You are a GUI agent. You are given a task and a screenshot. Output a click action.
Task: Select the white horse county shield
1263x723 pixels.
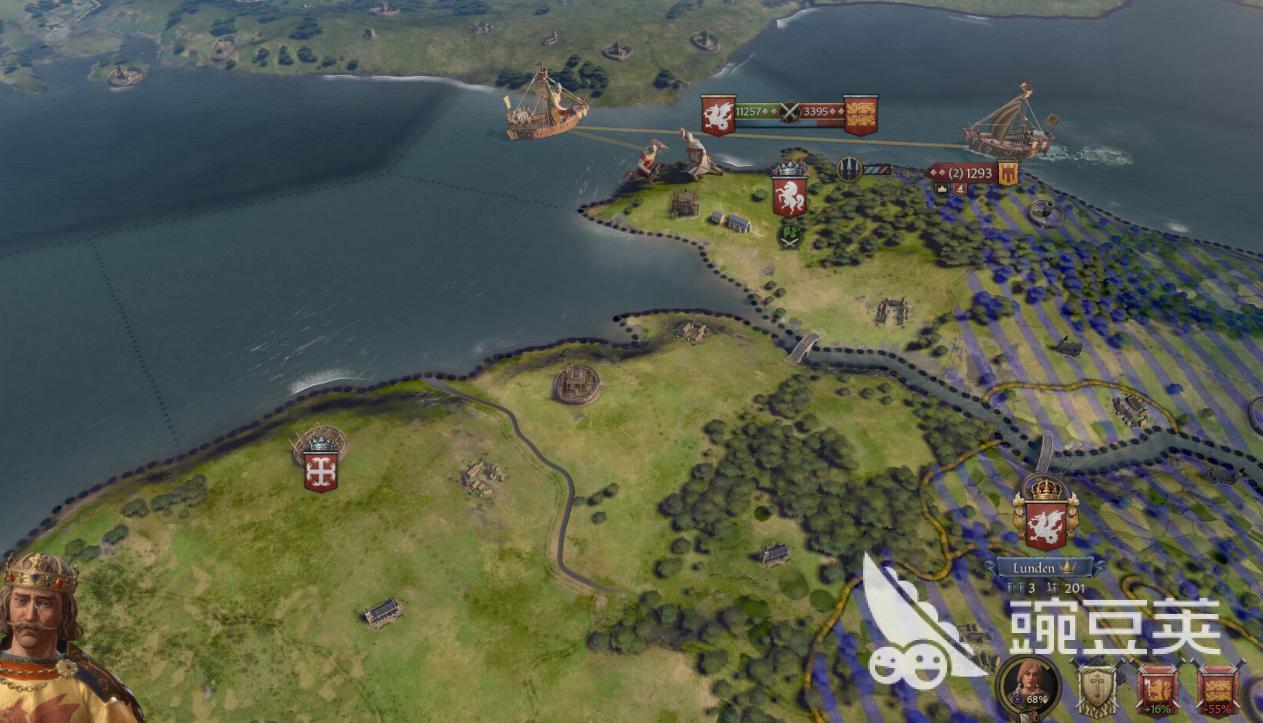790,195
